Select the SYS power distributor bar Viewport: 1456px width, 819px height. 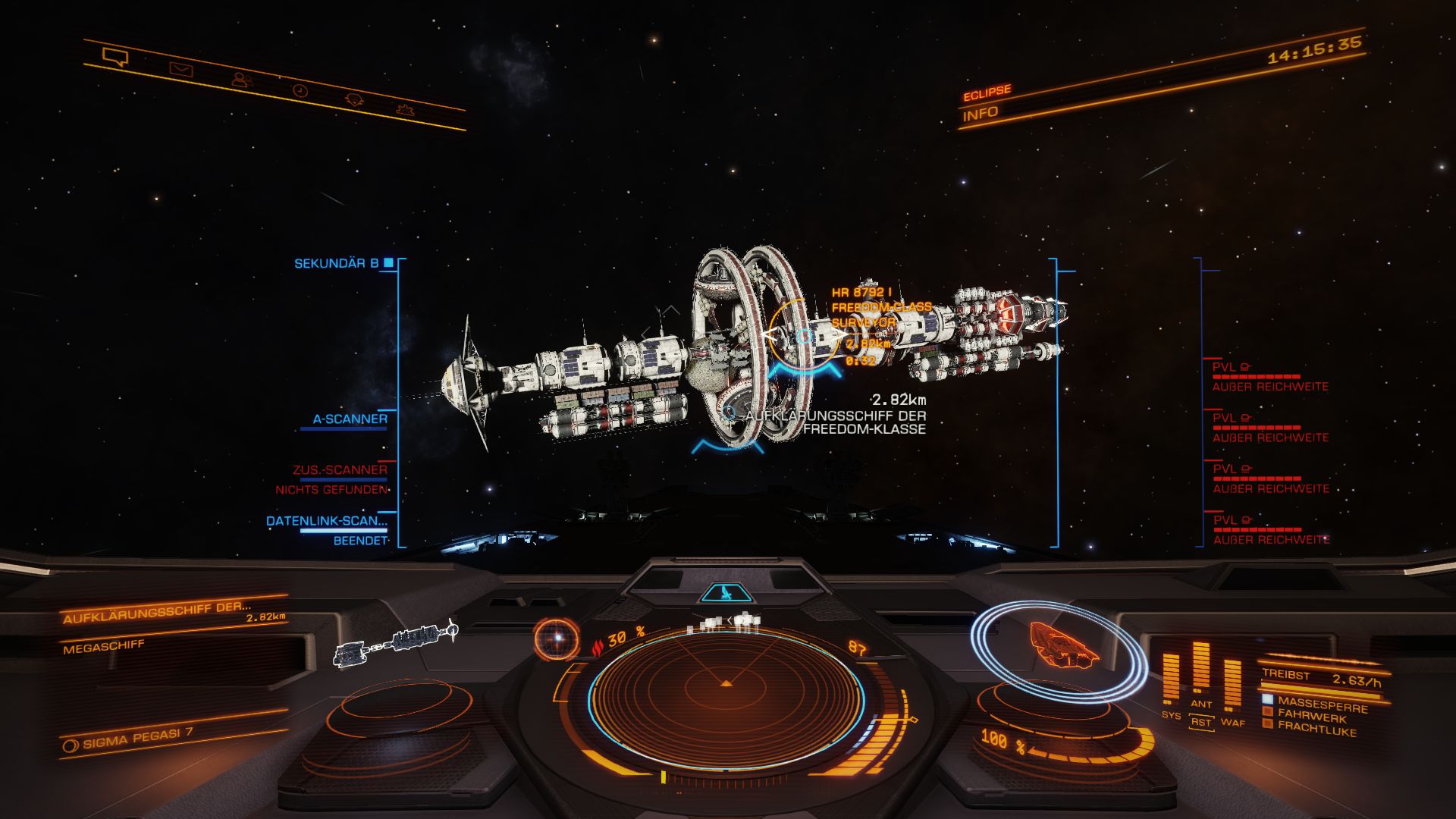(x=1171, y=677)
